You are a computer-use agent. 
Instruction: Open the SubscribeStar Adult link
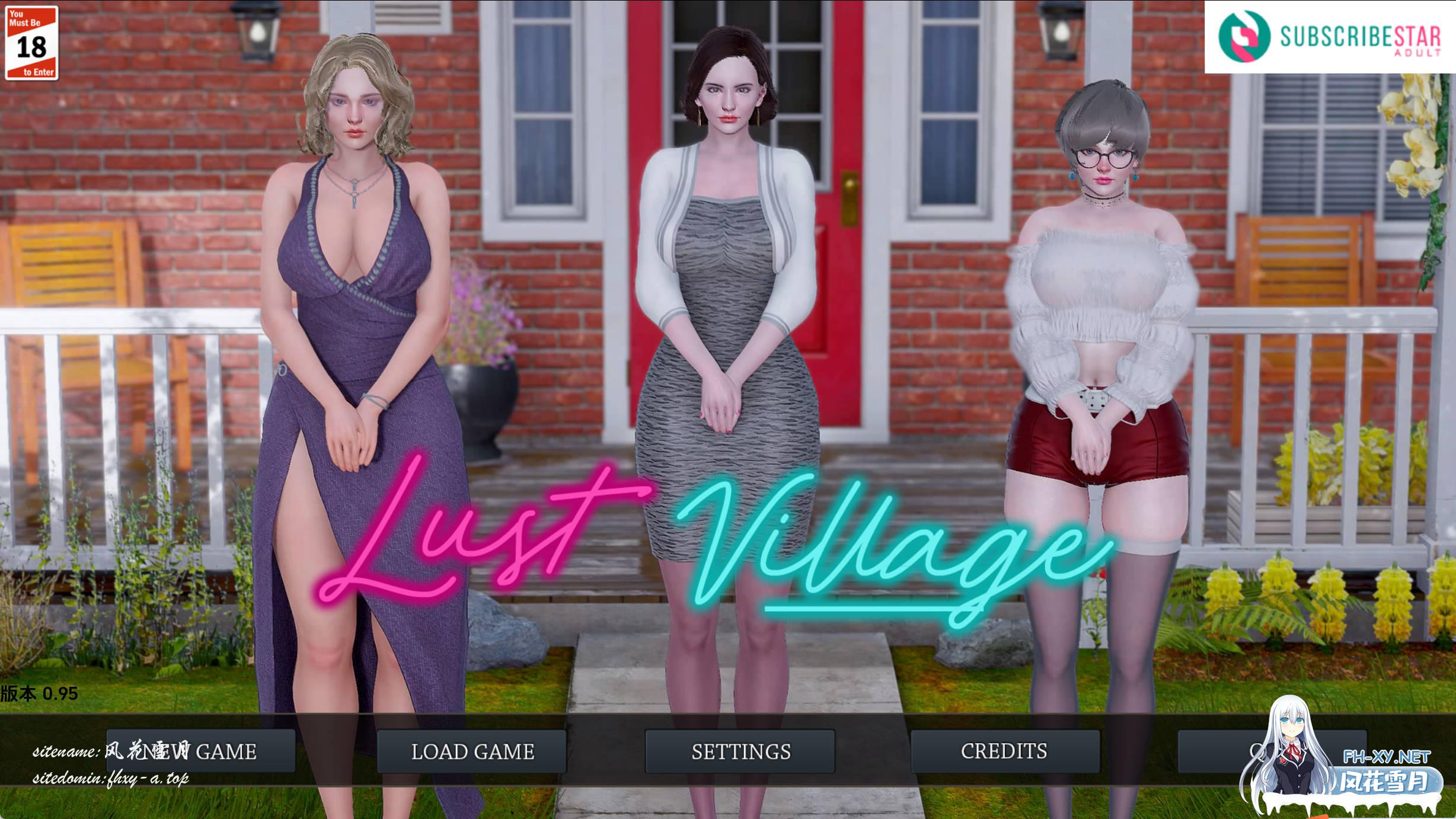tap(1330, 37)
